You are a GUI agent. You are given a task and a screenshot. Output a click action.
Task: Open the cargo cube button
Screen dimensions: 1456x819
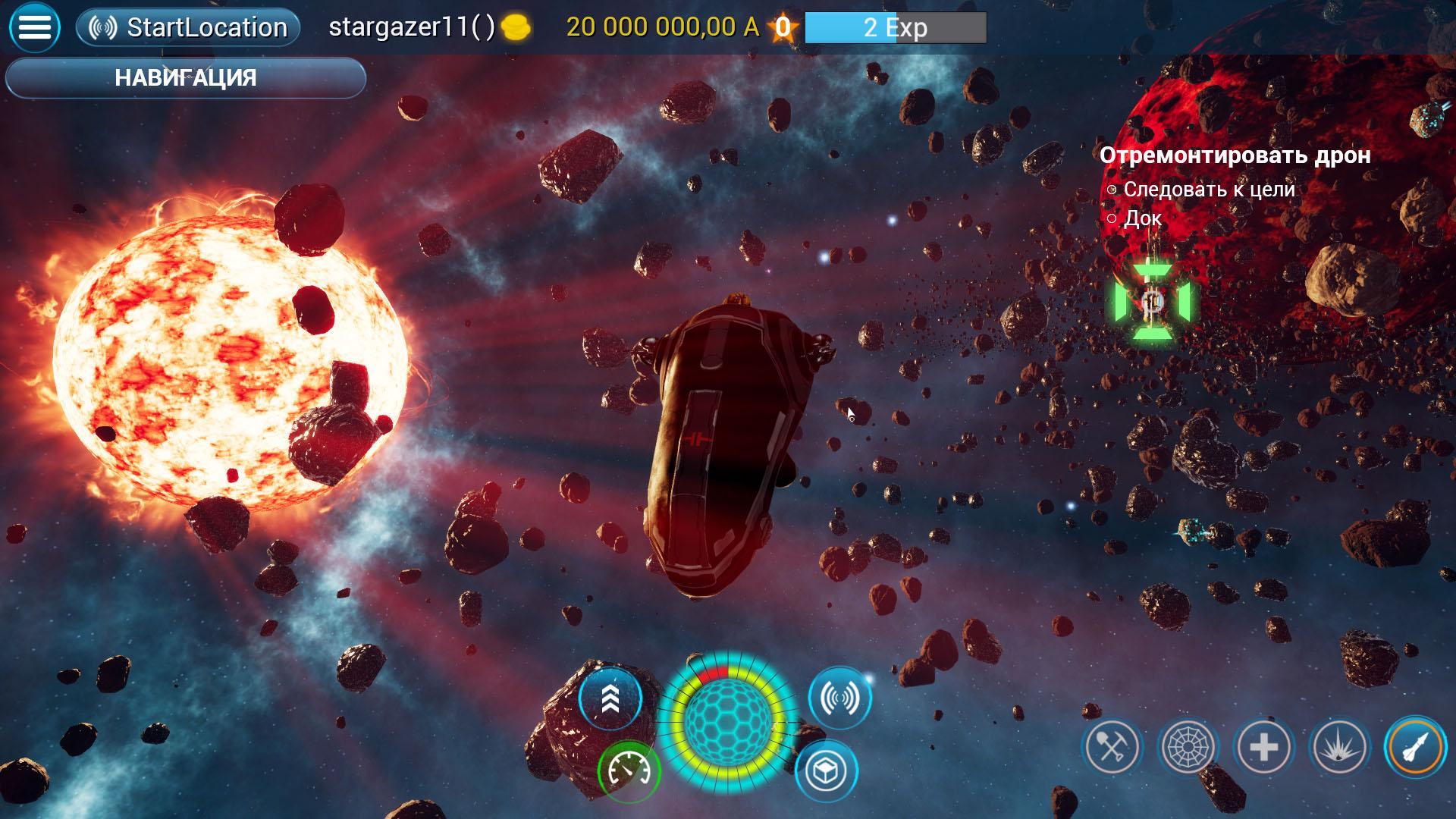[x=826, y=771]
